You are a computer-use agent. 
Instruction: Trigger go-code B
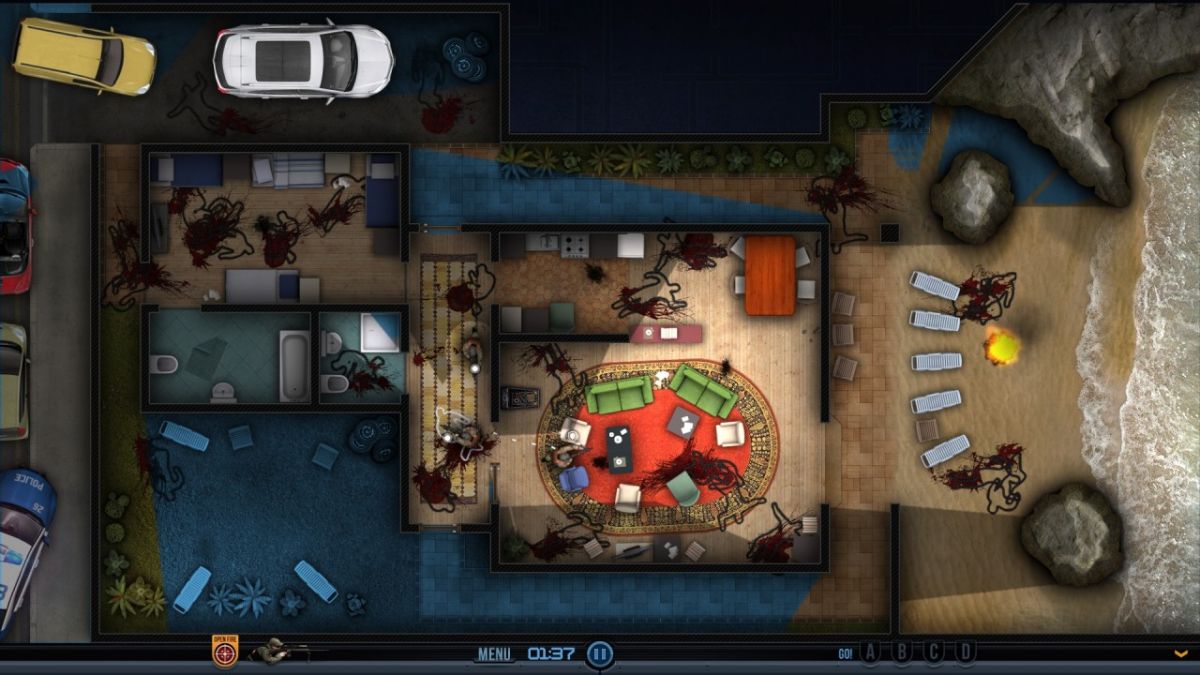click(x=902, y=653)
